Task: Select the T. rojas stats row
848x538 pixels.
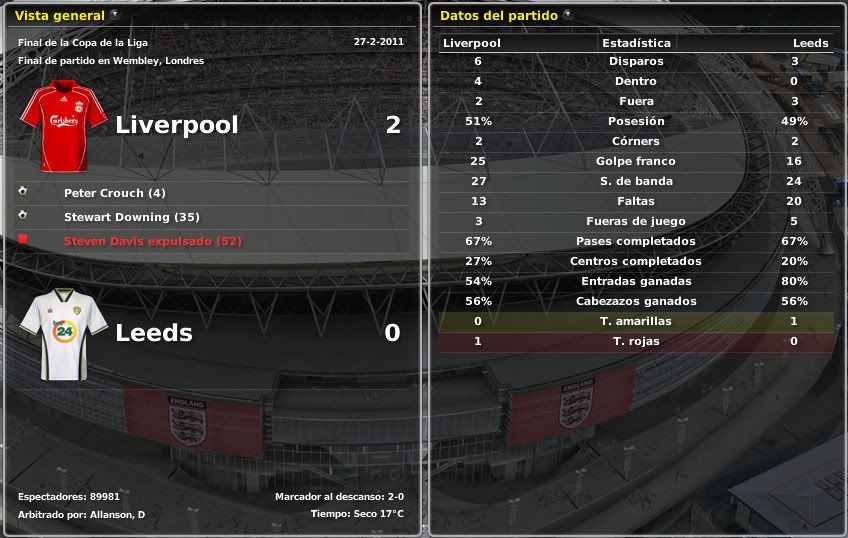Action: [636, 341]
